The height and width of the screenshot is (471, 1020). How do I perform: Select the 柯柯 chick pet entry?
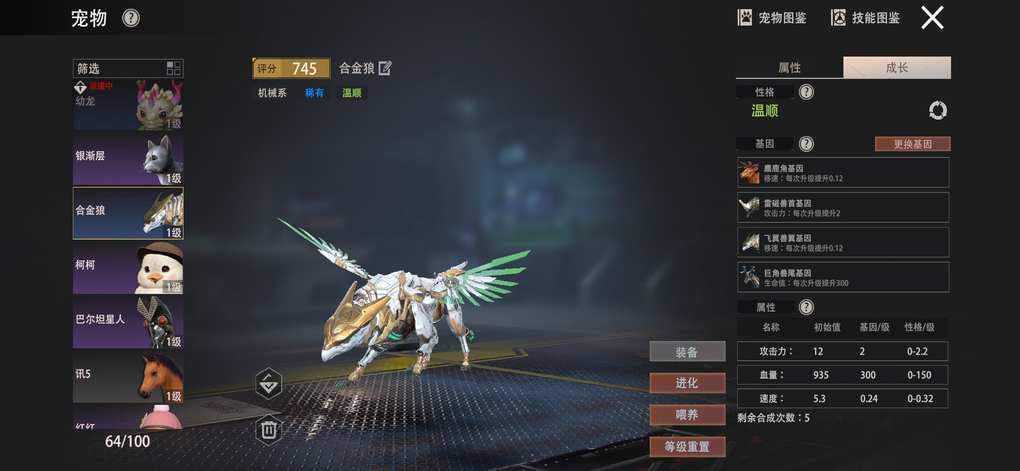tap(128, 268)
